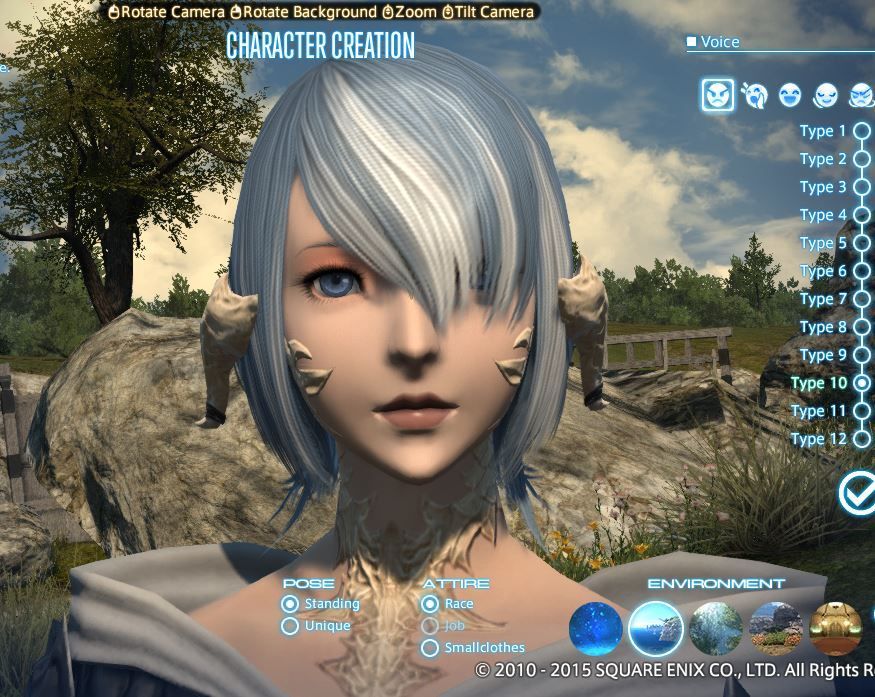Choose voice Type 3
This screenshot has width=875, height=697.
[861, 187]
